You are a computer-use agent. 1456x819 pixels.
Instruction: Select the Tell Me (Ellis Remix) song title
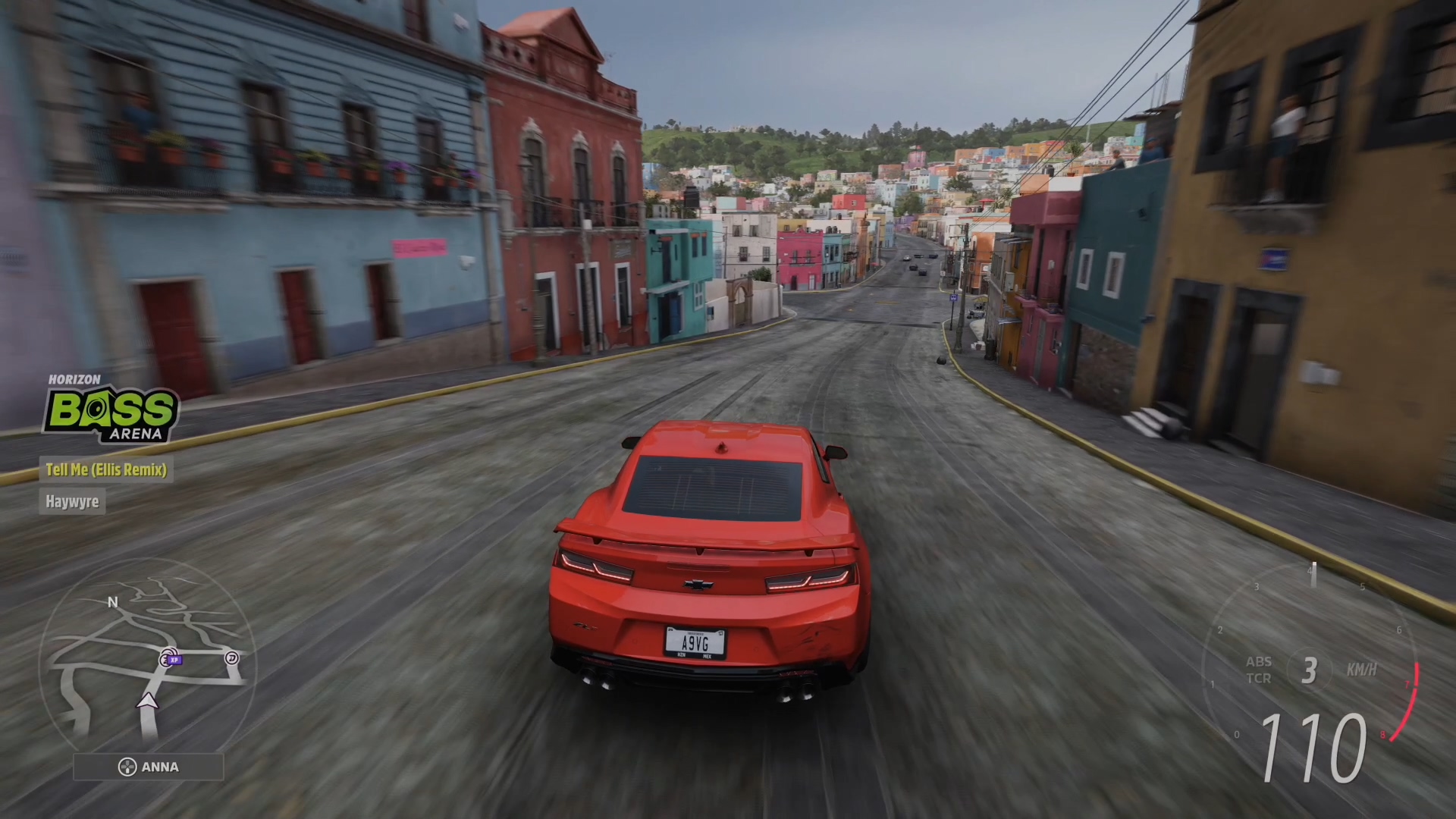point(106,470)
